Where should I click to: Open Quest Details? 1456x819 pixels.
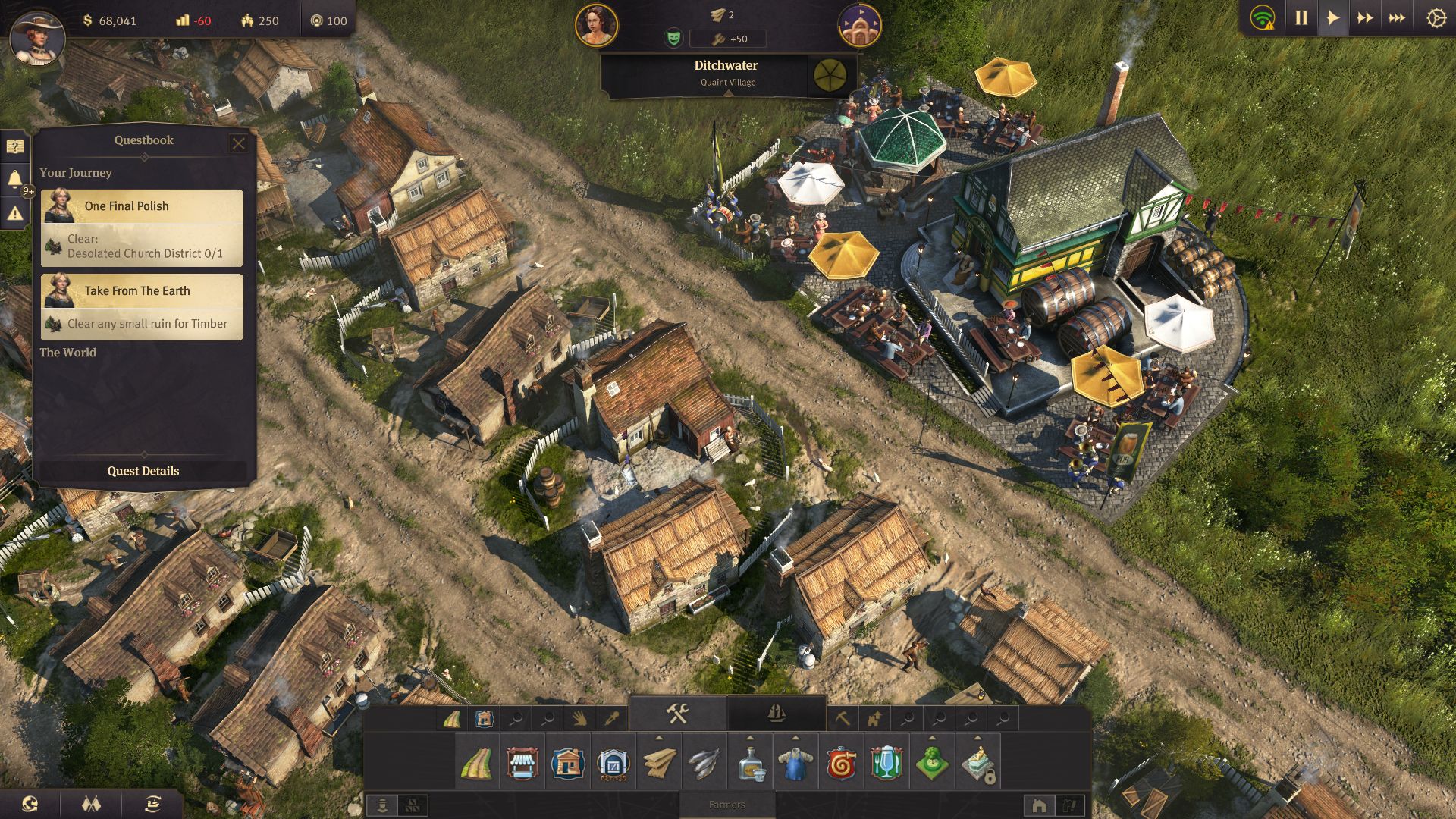(143, 471)
